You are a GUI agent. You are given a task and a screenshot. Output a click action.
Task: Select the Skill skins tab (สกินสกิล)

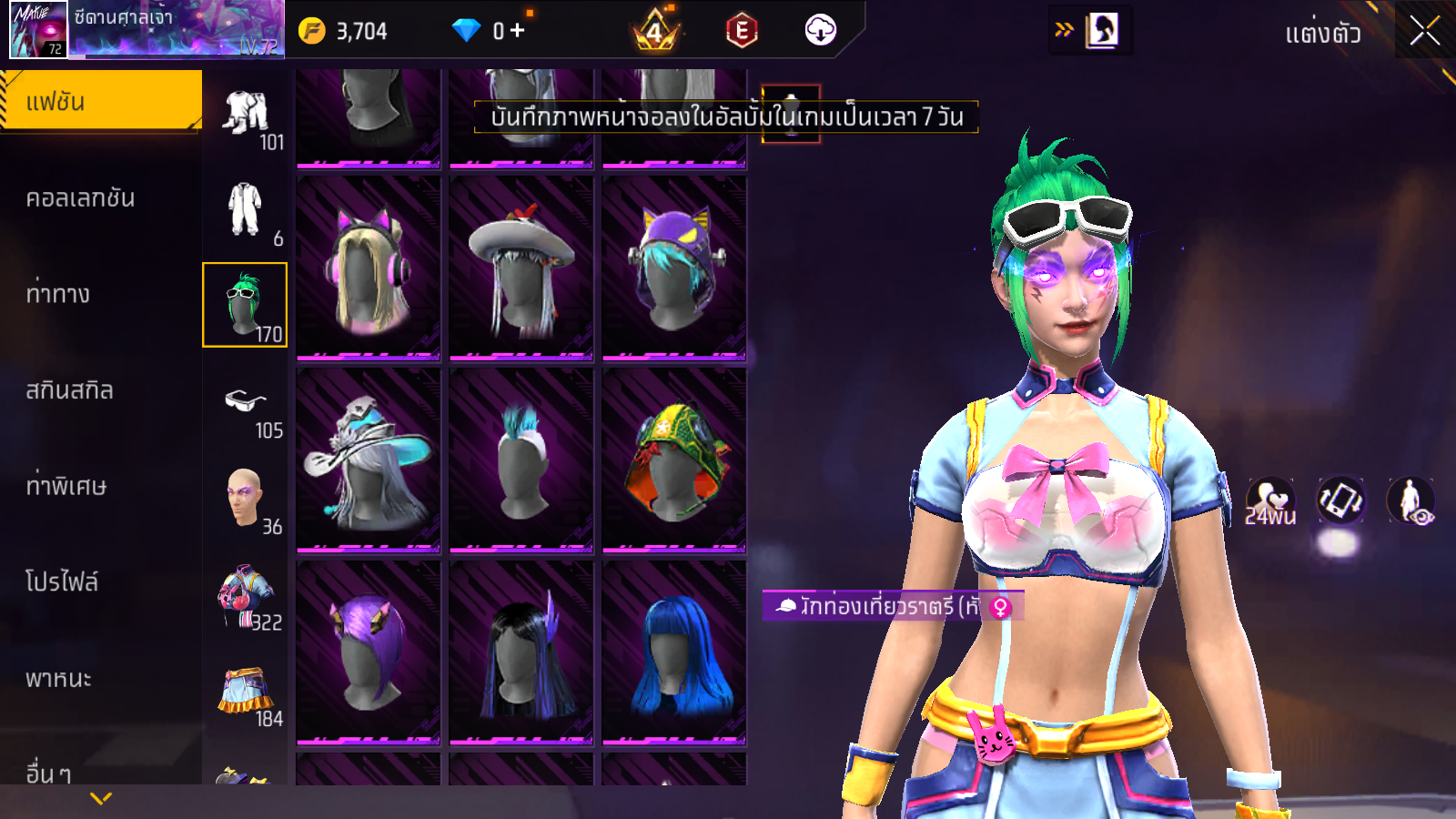tap(70, 390)
